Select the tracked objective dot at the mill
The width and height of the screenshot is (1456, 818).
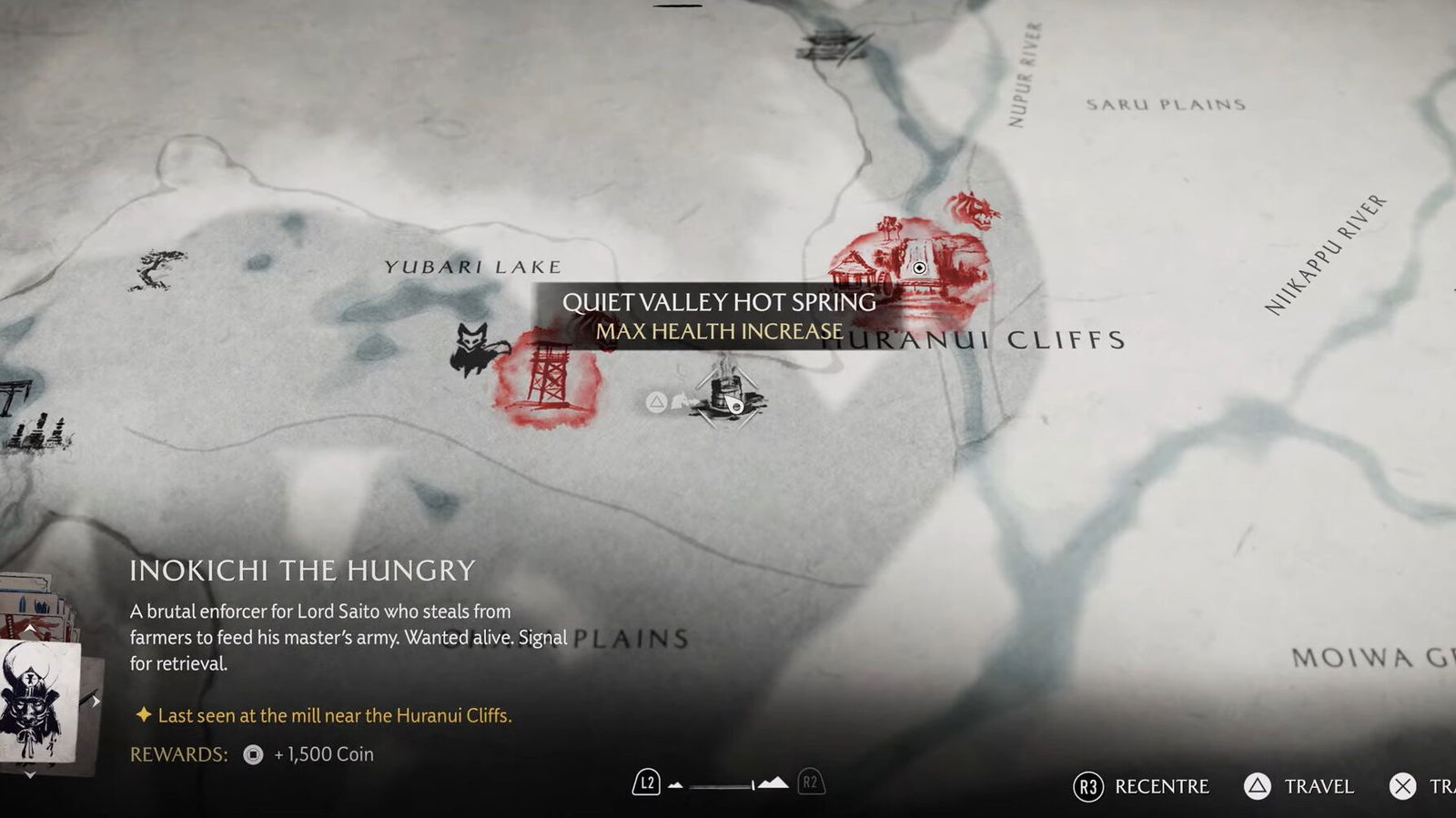pyautogui.click(x=919, y=268)
